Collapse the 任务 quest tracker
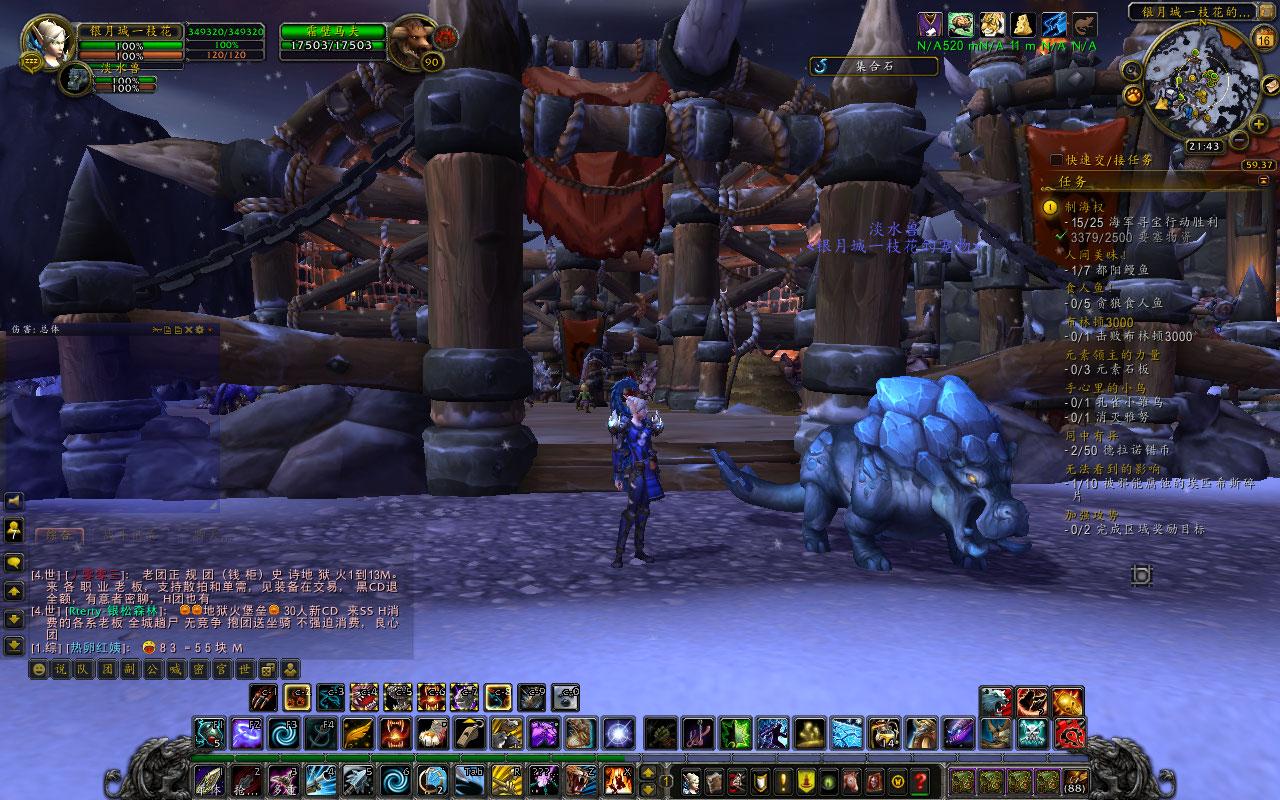 coord(1264,181)
